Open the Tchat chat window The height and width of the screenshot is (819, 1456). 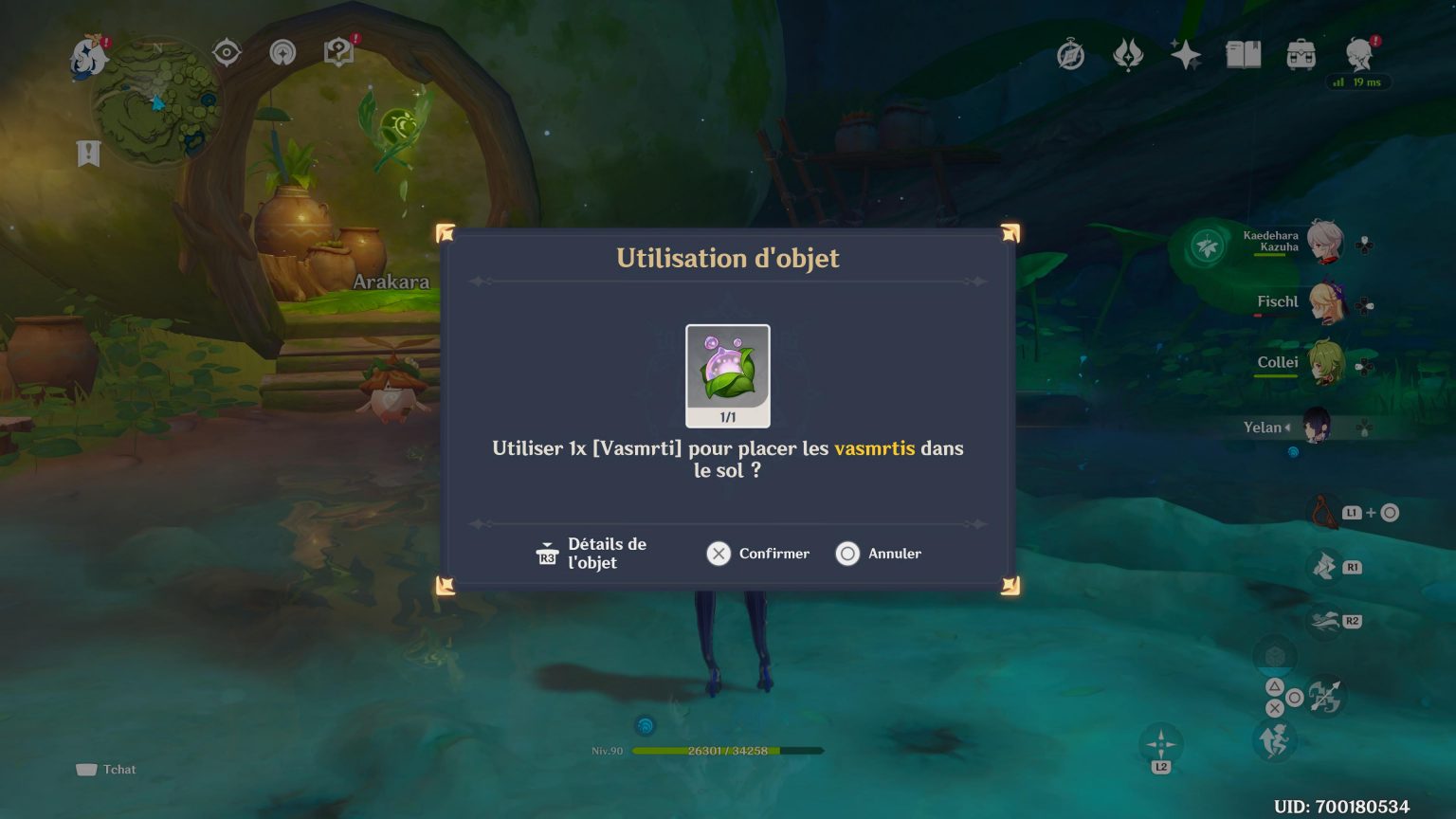[107, 769]
